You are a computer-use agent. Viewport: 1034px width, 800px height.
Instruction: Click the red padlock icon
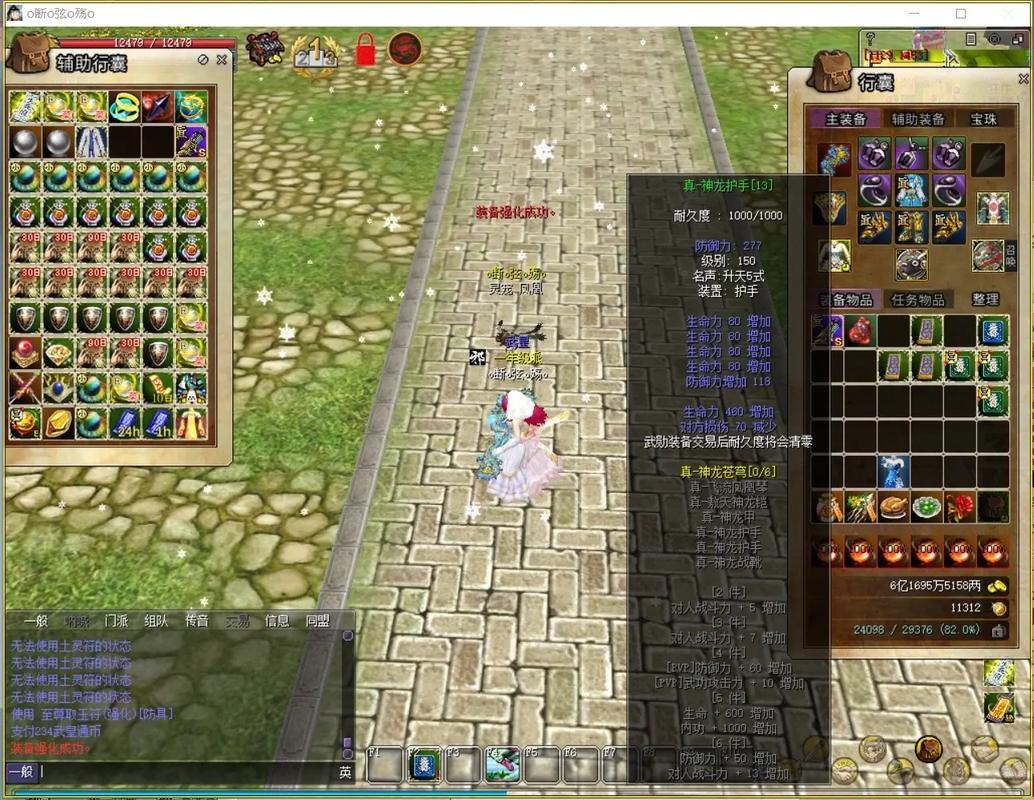click(x=365, y=49)
